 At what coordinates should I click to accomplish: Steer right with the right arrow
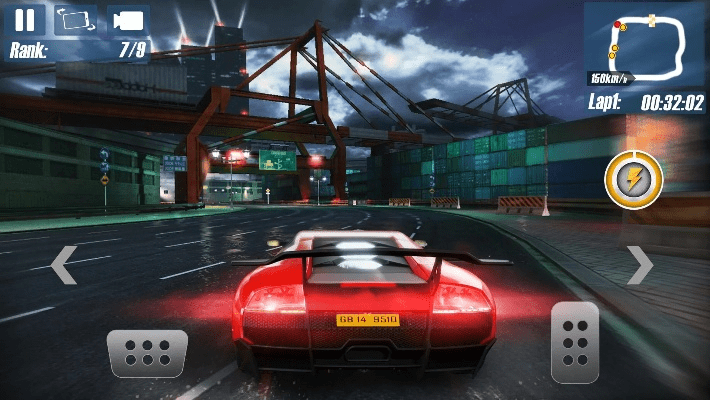click(x=639, y=265)
